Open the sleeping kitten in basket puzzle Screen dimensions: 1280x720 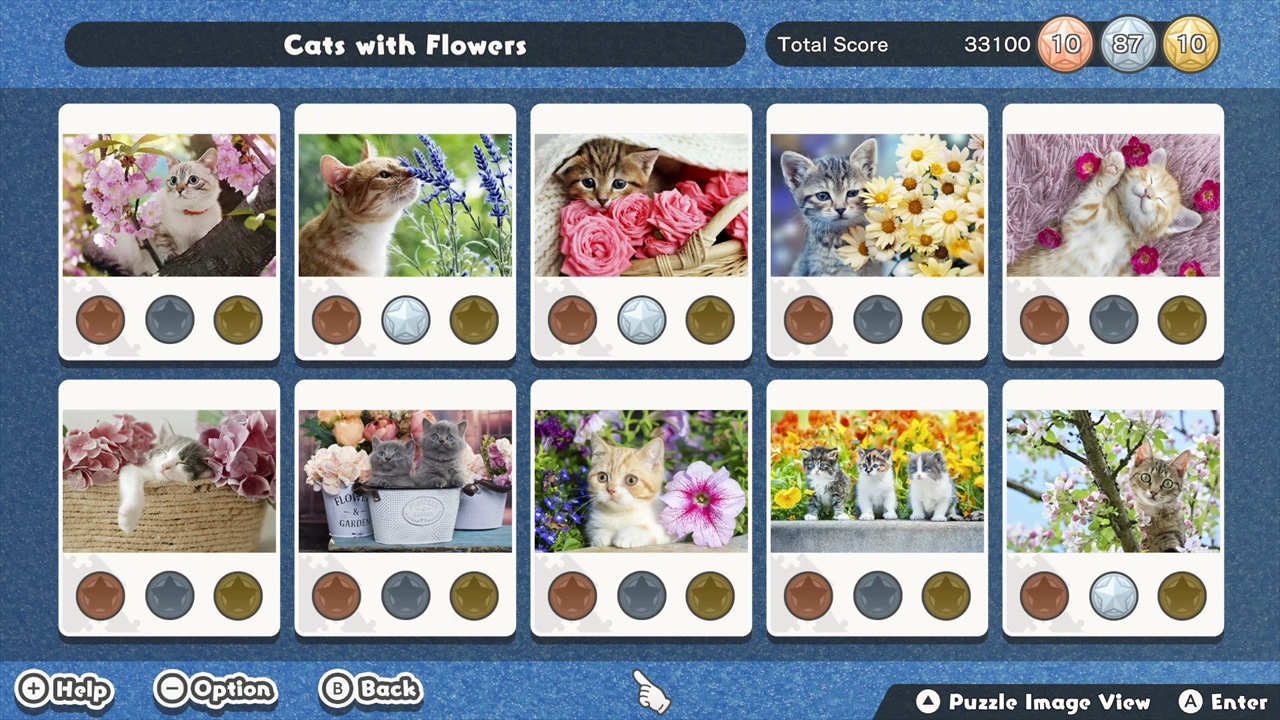point(169,479)
